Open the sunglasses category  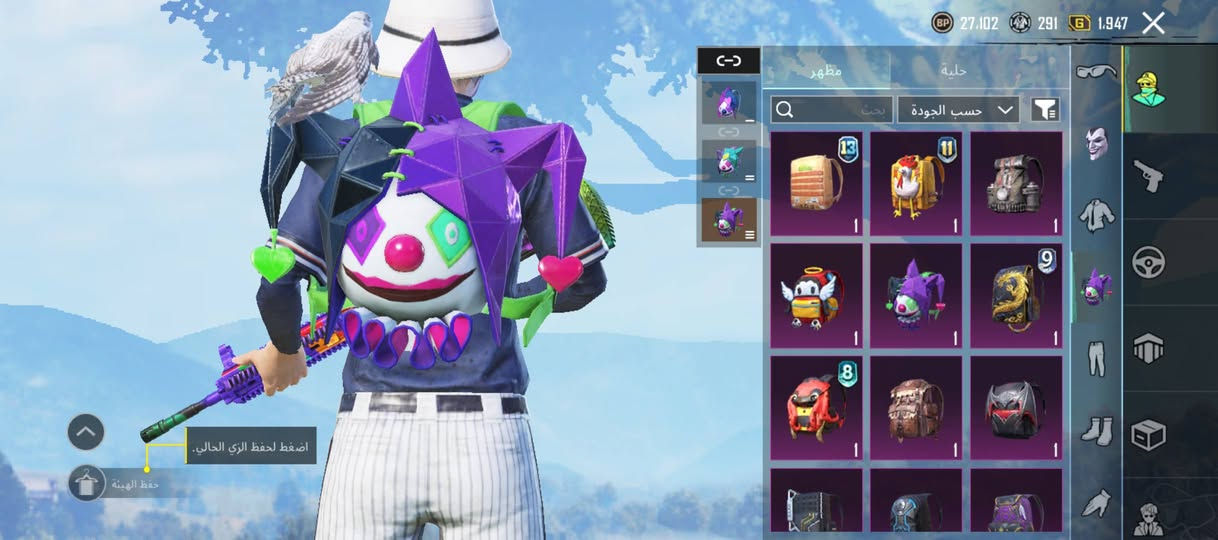tap(1097, 72)
